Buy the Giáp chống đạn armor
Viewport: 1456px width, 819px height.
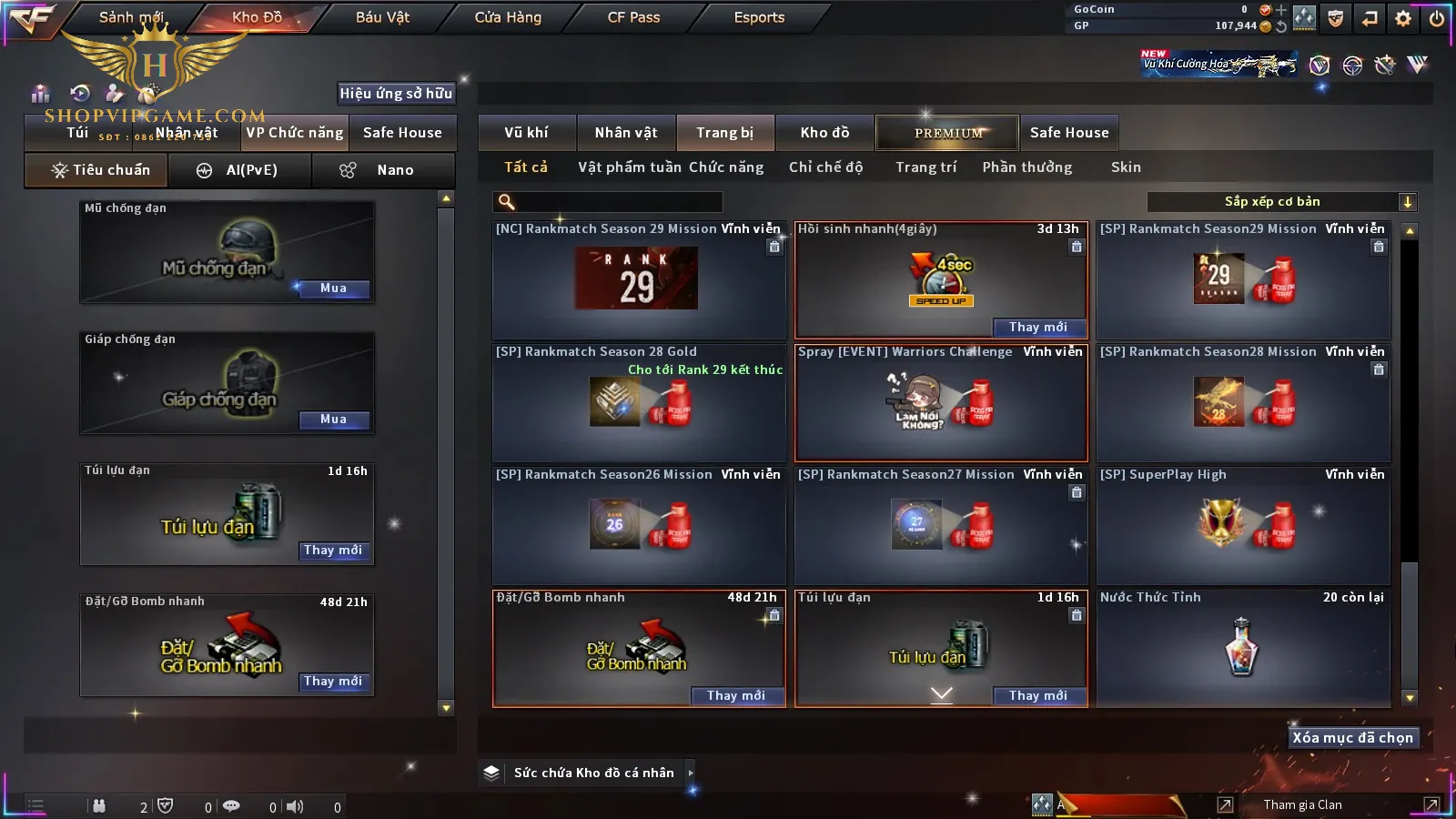point(333,420)
